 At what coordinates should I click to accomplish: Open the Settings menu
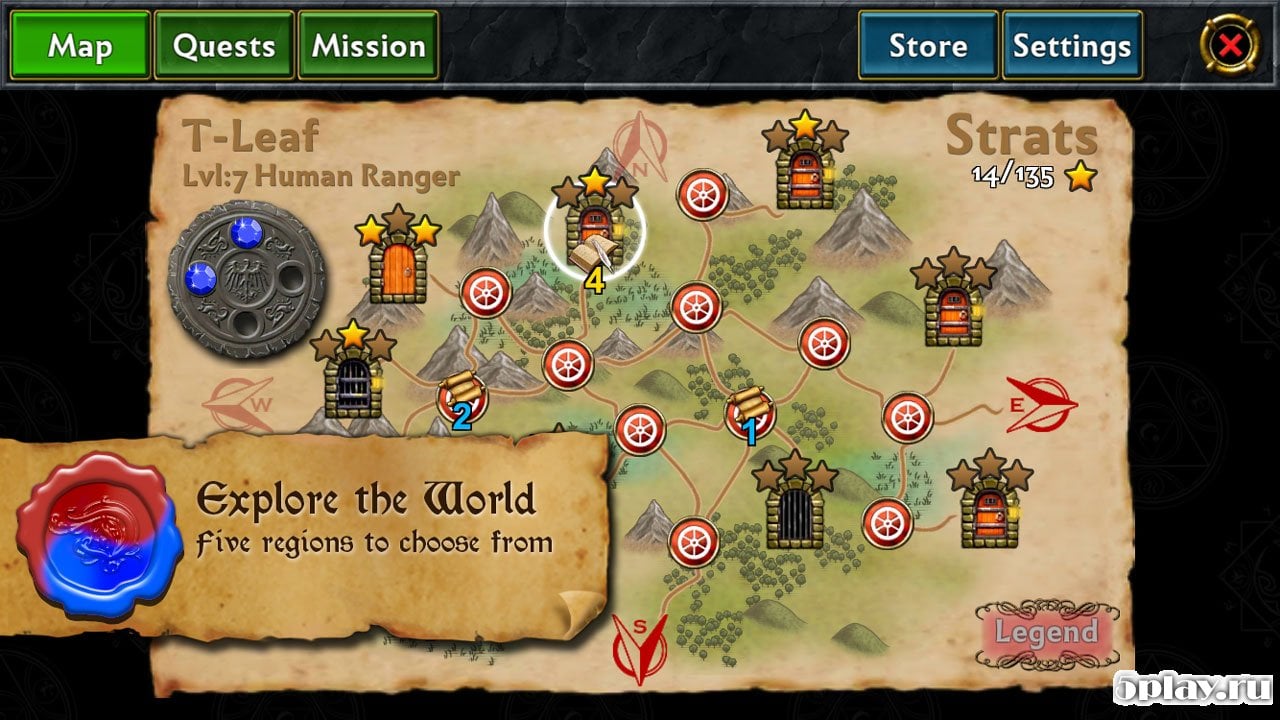(x=1072, y=46)
